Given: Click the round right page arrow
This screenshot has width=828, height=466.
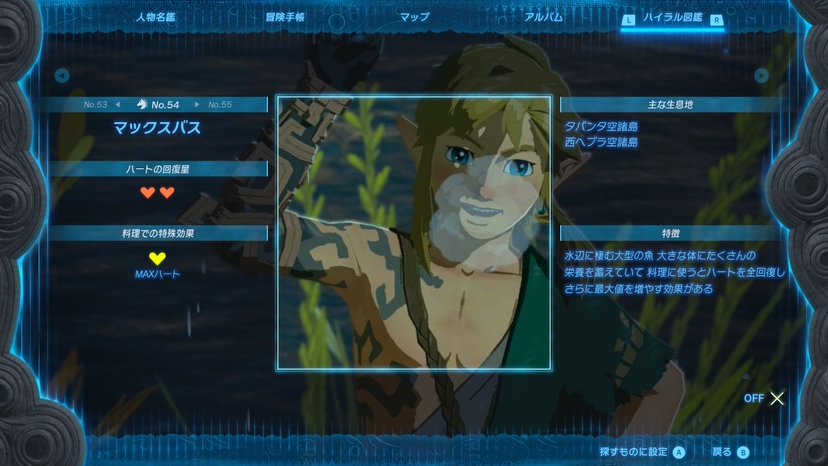Looking at the screenshot, I should [762, 75].
